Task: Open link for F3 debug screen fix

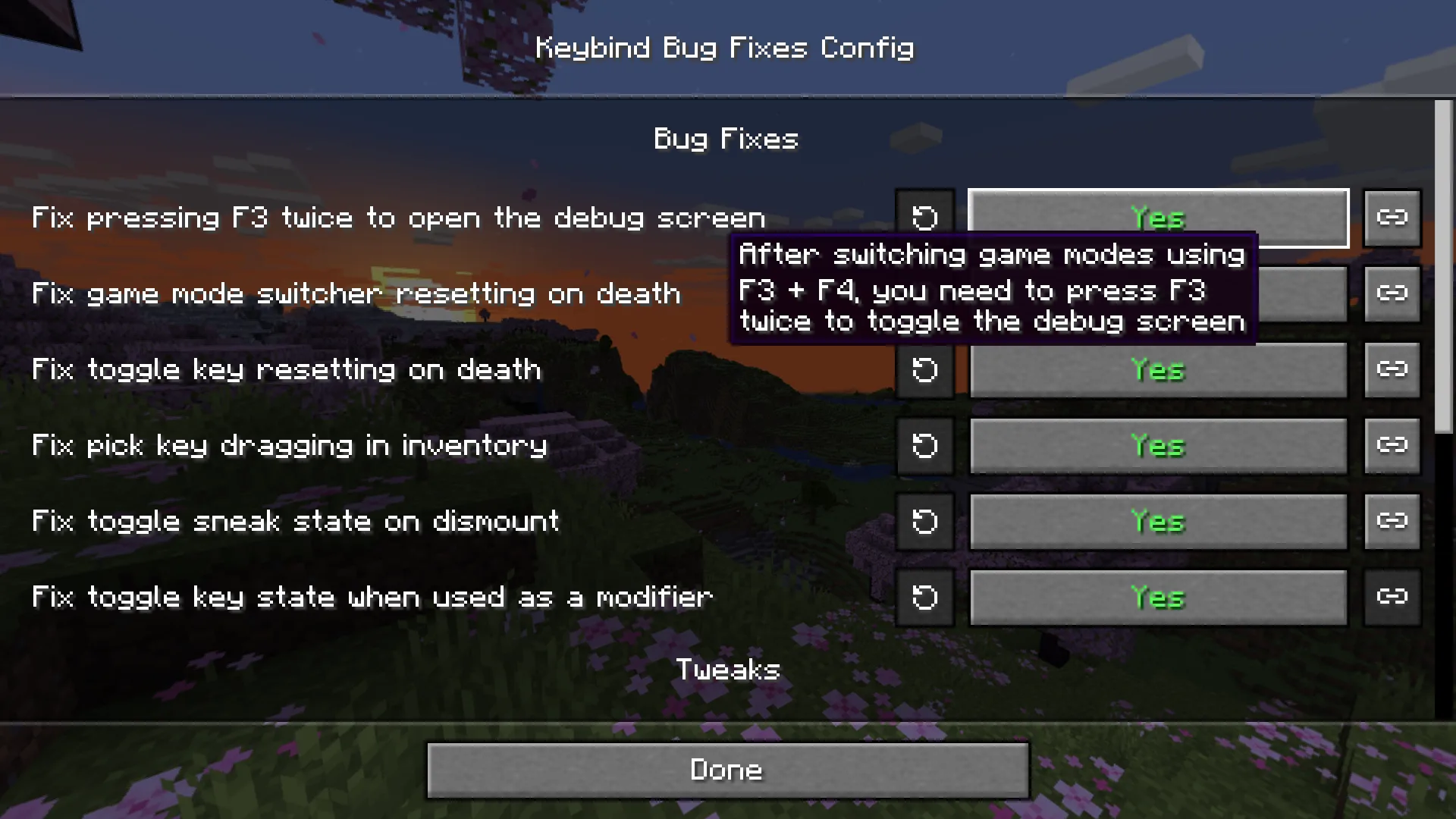Action: pyautogui.click(x=1392, y=218)
